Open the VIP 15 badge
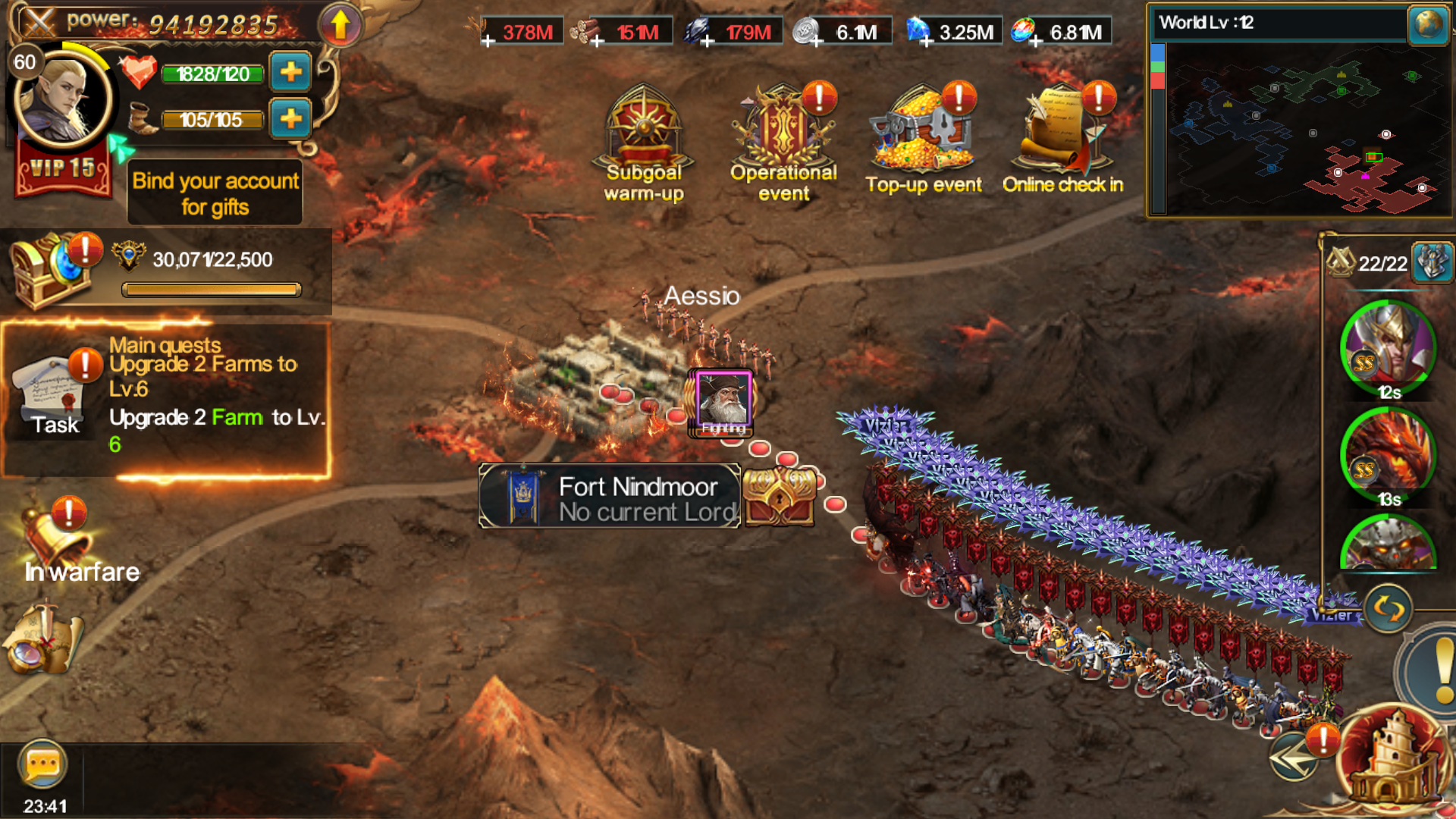The width and height of the screenshot is (1456, 819). pyautogui.click(x=63, y=170)
